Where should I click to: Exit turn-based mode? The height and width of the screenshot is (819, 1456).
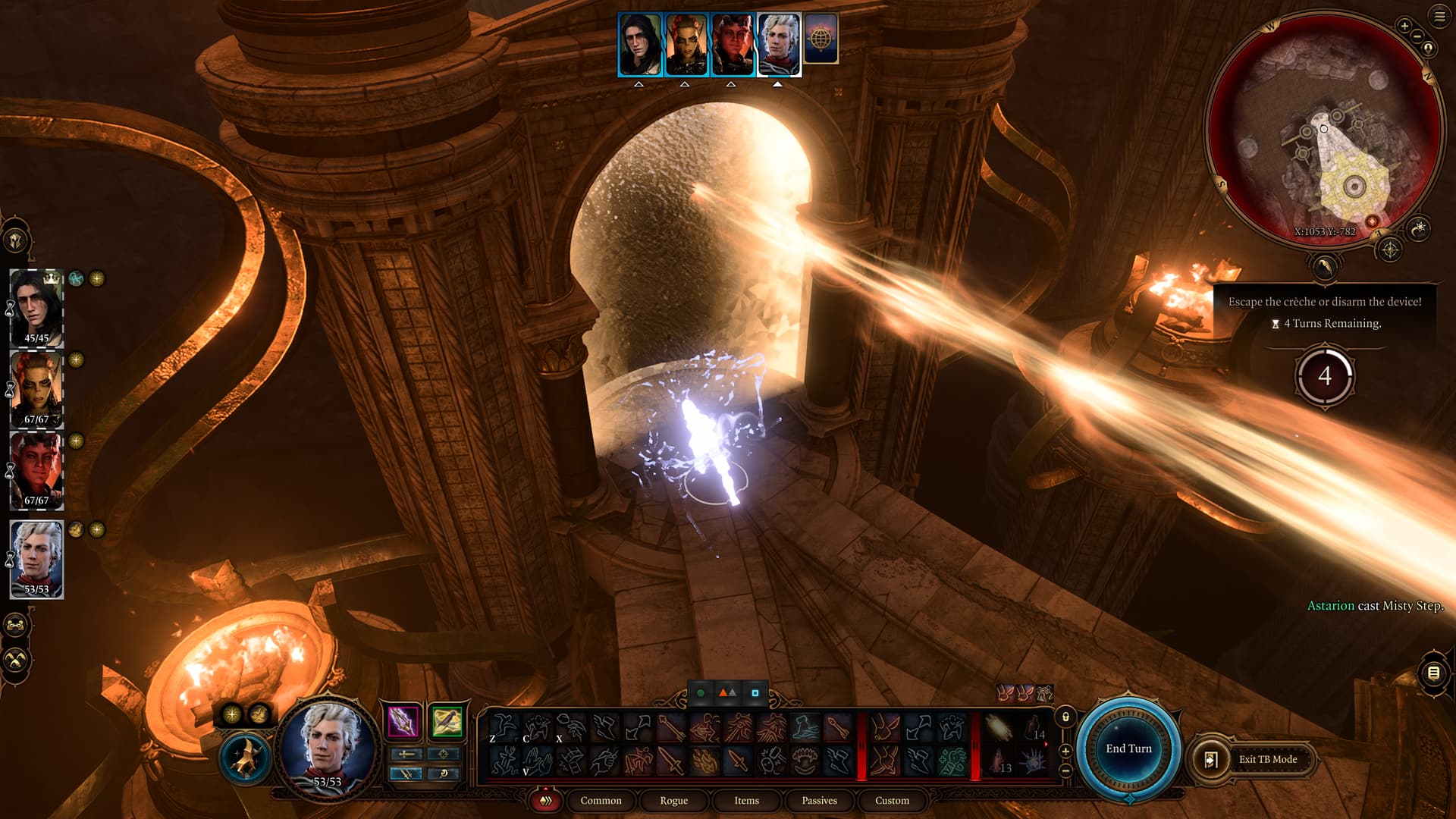point(1267,759)
